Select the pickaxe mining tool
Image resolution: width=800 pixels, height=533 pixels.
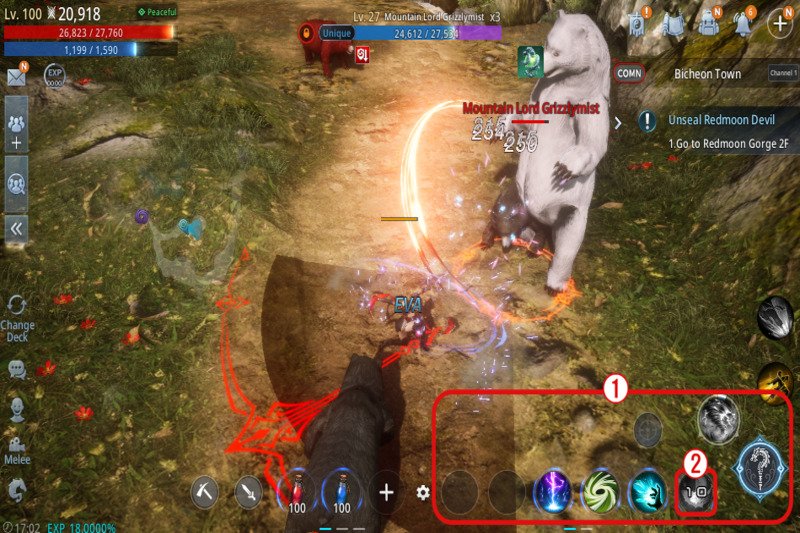205,491
